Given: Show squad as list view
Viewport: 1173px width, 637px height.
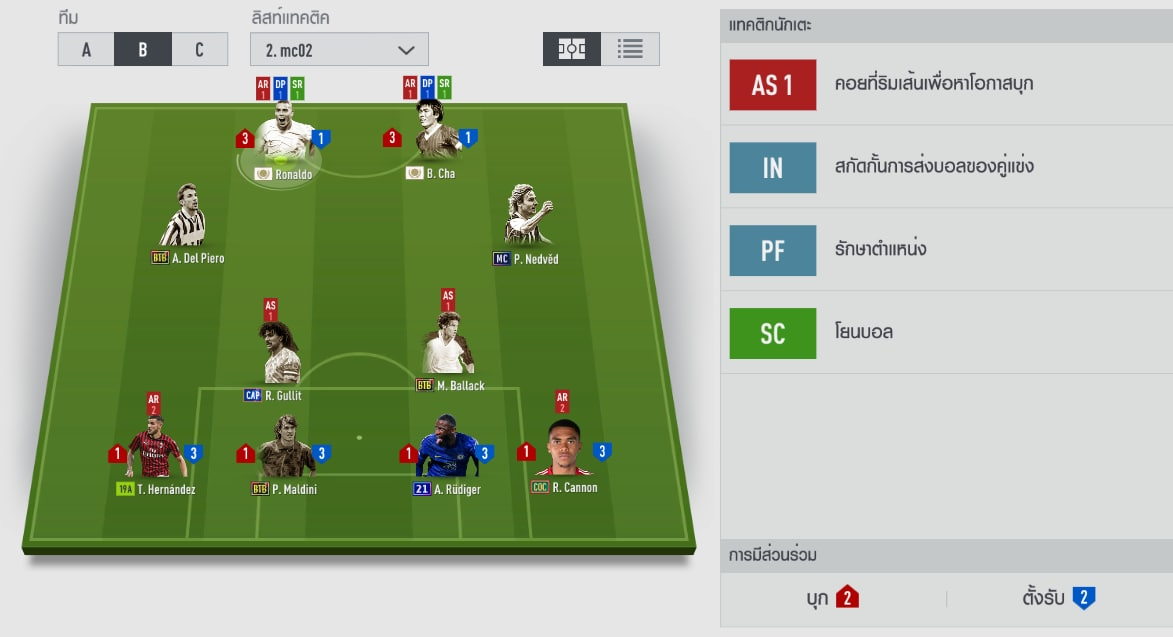Looking at the screenshot, I should [630, 49].
